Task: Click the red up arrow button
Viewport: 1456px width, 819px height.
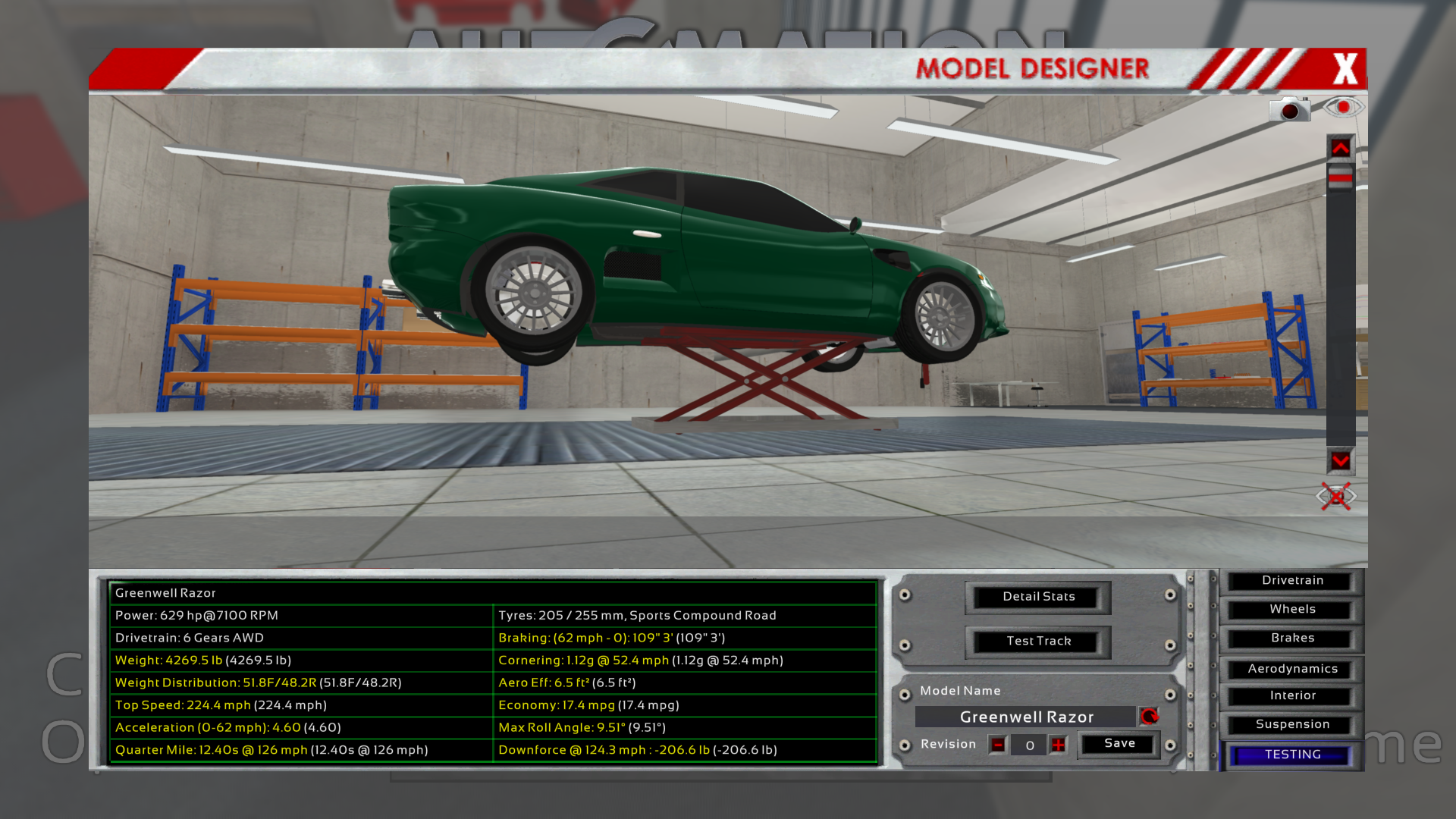Action: pos(1340,149)
